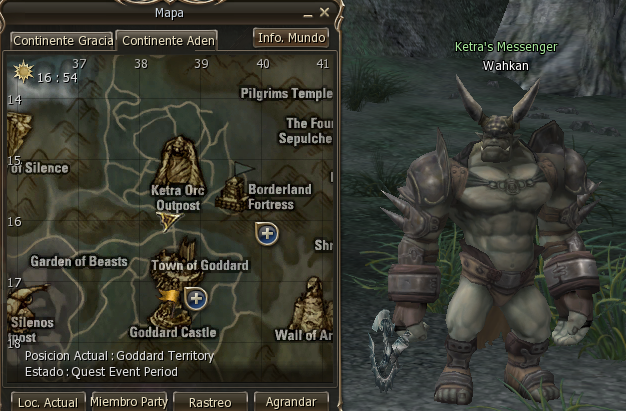Image resolution: width=626 pixels, height=411 pixels.
Task: Click the Loc. Actual button
Action: (x=48, y=402)
